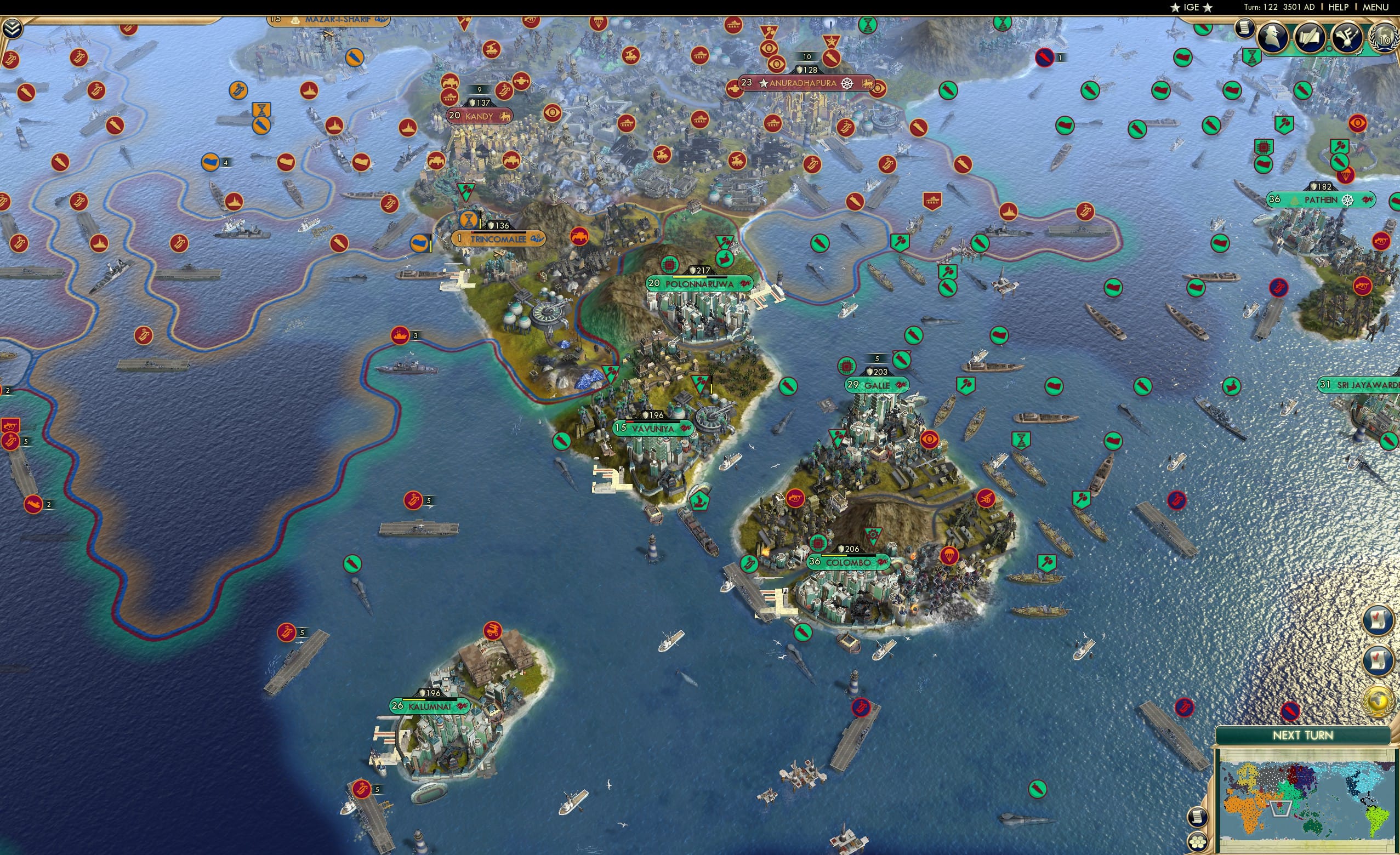The width and height of the screenshot is (1400, 855).
Task: Select the Trincomalee city banner
Action: coord(500,238)
